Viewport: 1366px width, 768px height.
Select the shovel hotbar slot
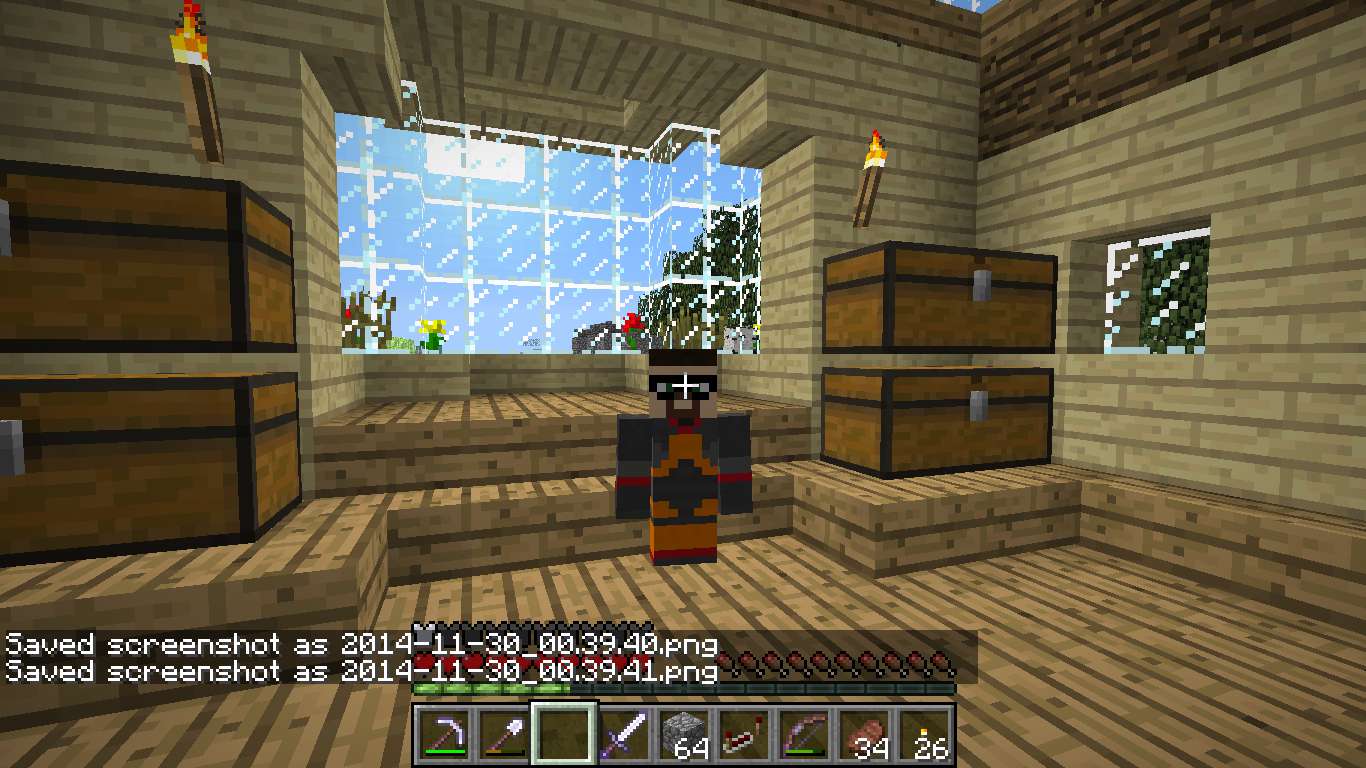click(504, 735)
